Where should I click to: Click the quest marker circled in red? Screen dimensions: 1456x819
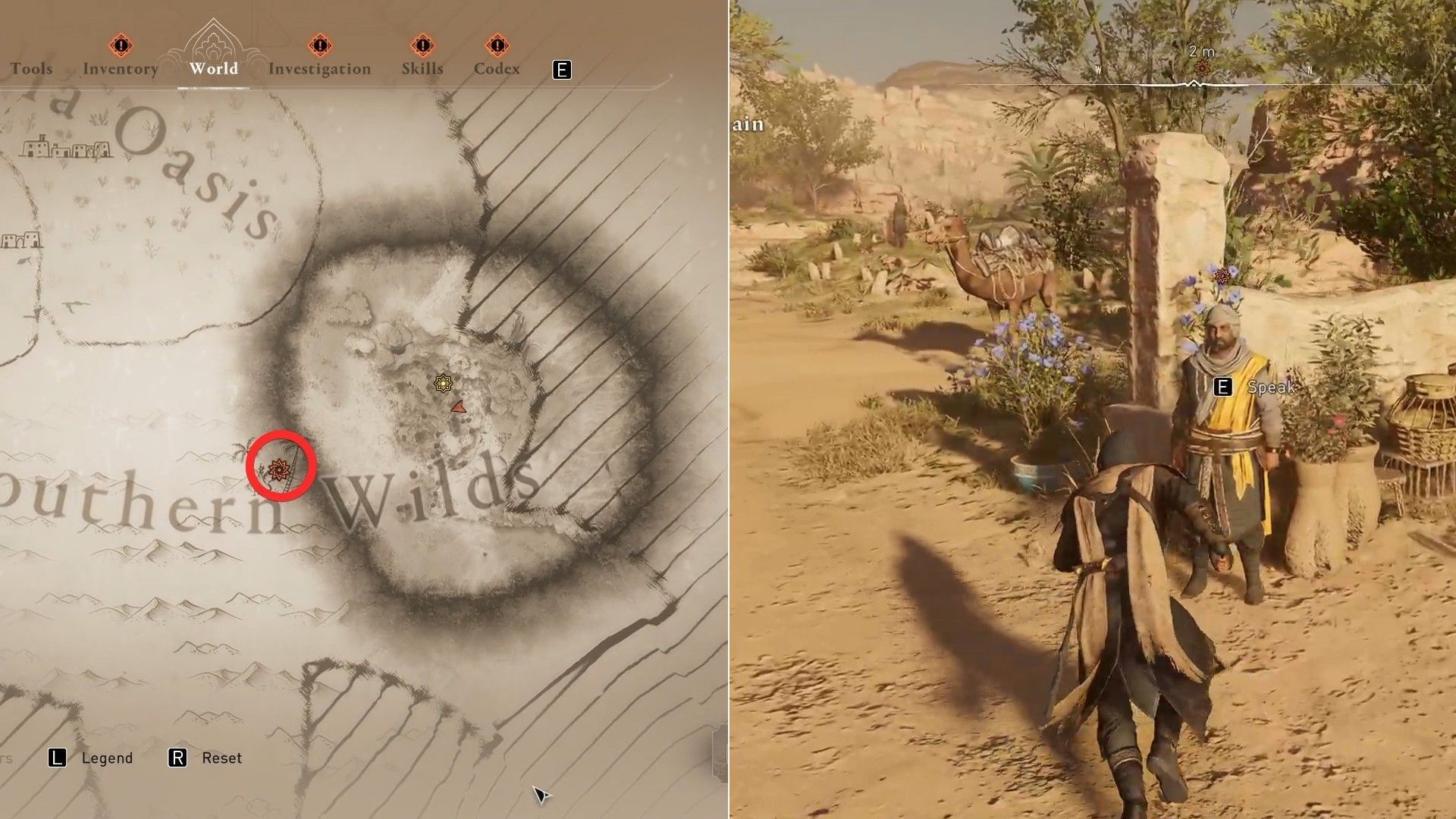[278, 468]
